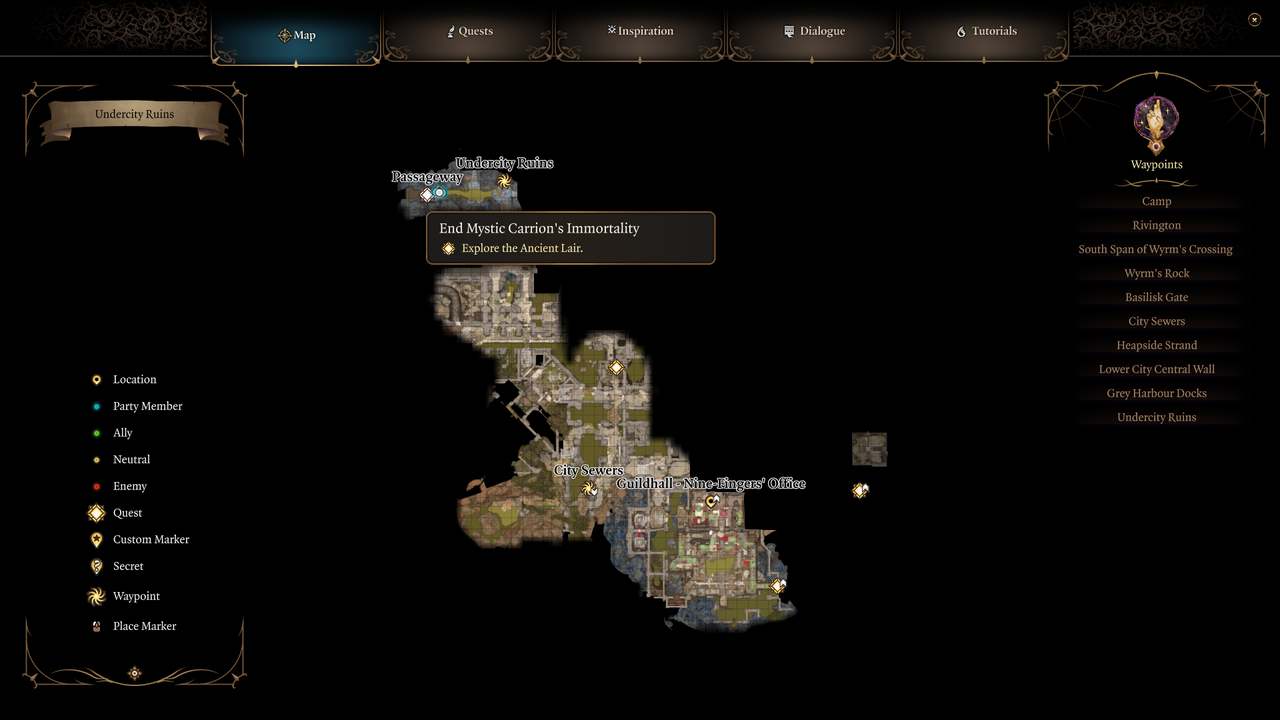Select Undercity Ruins in the waypoint list

click(1156, 417)
